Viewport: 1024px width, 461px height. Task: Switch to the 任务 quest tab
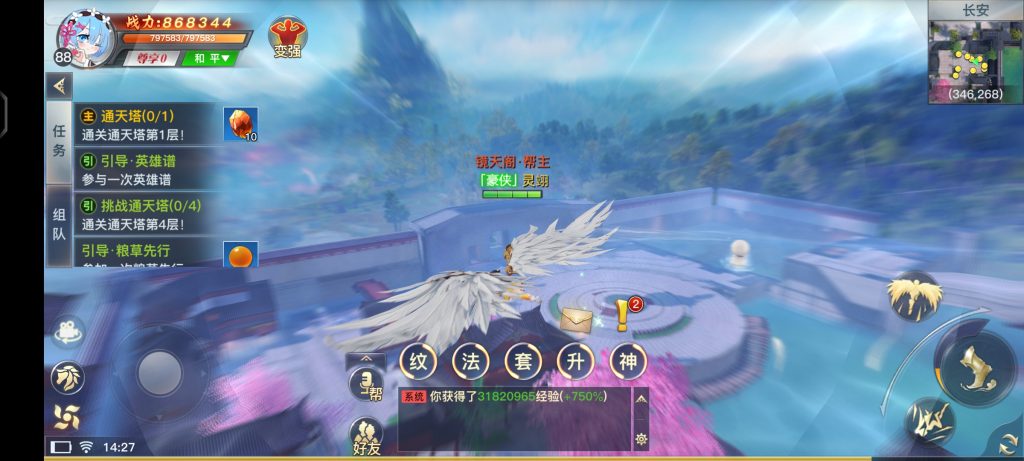59,142
